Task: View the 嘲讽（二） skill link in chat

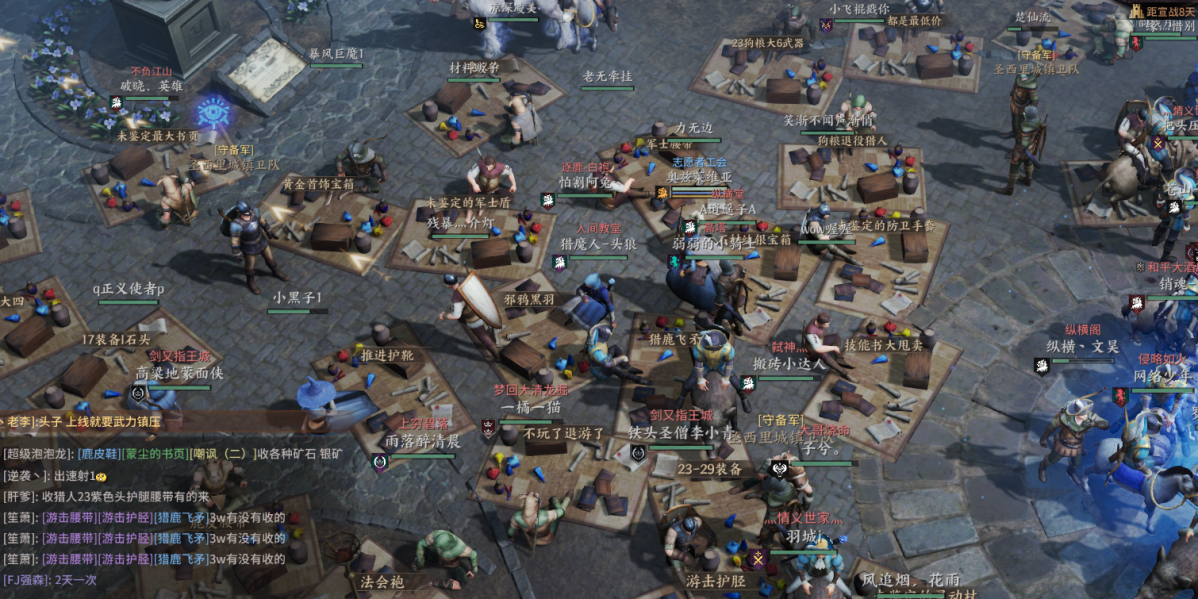Action: pos(225,454)
